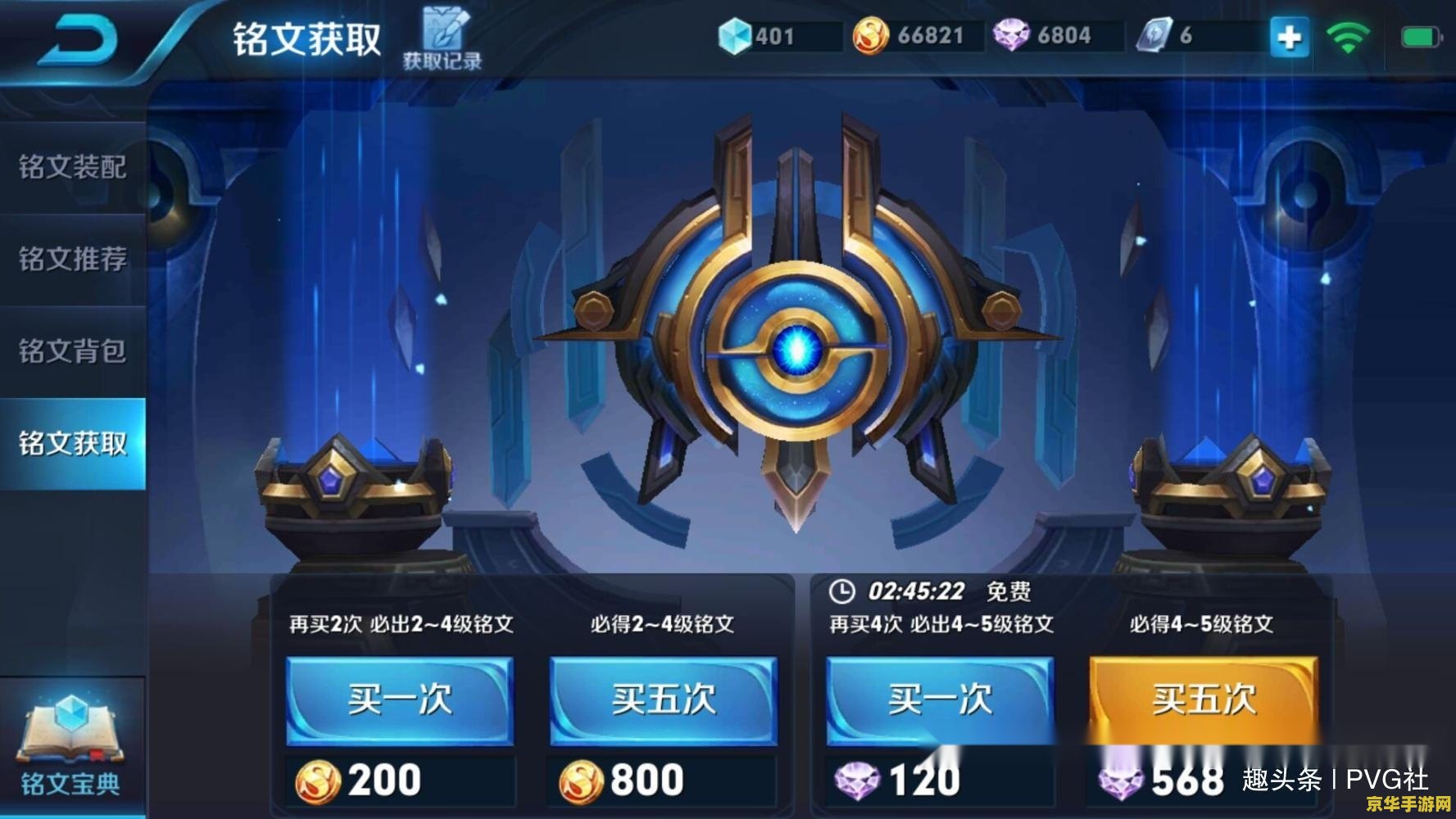Tap the blue plus icon to recharge
The height and width of the screenshot is (819, 1456).
(1289, 36)
